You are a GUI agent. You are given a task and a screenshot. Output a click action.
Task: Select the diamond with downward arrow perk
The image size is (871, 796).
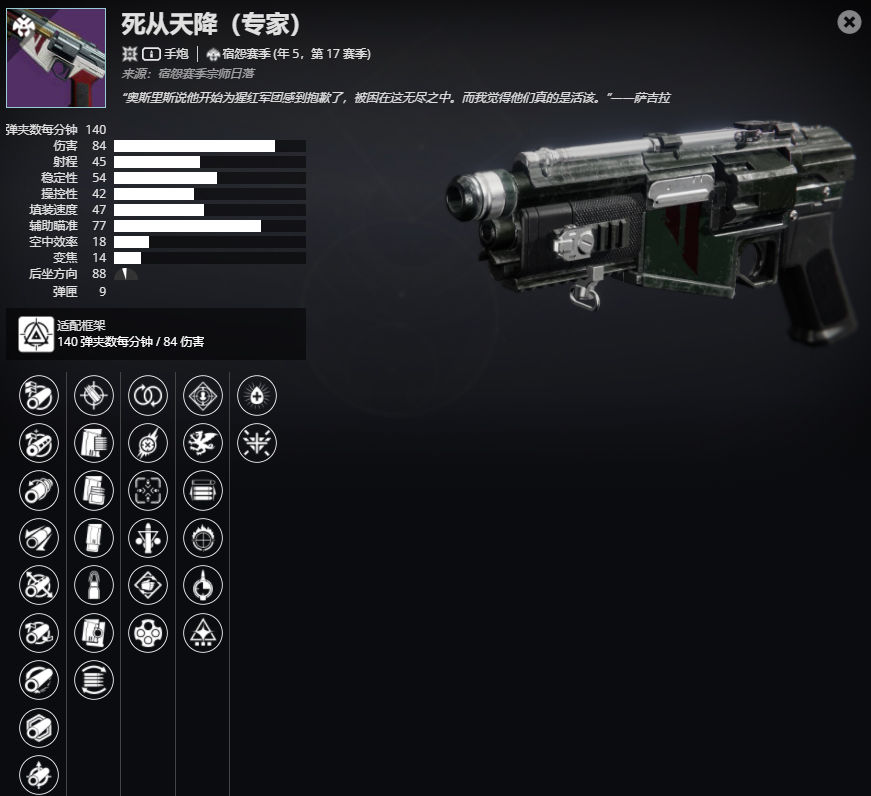(202, 396)
